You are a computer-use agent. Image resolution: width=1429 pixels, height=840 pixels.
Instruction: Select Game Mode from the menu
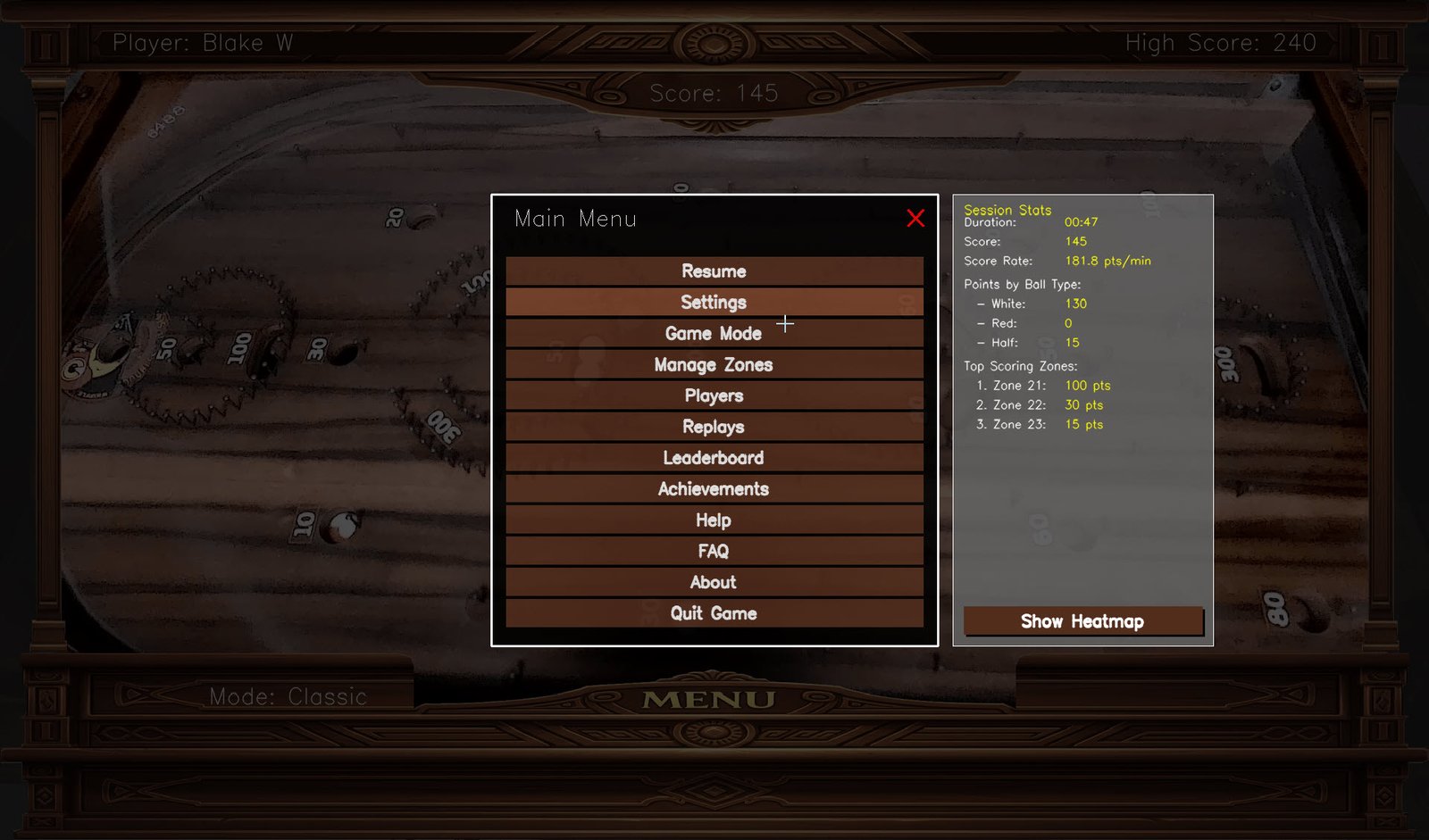tap(714, 333)
